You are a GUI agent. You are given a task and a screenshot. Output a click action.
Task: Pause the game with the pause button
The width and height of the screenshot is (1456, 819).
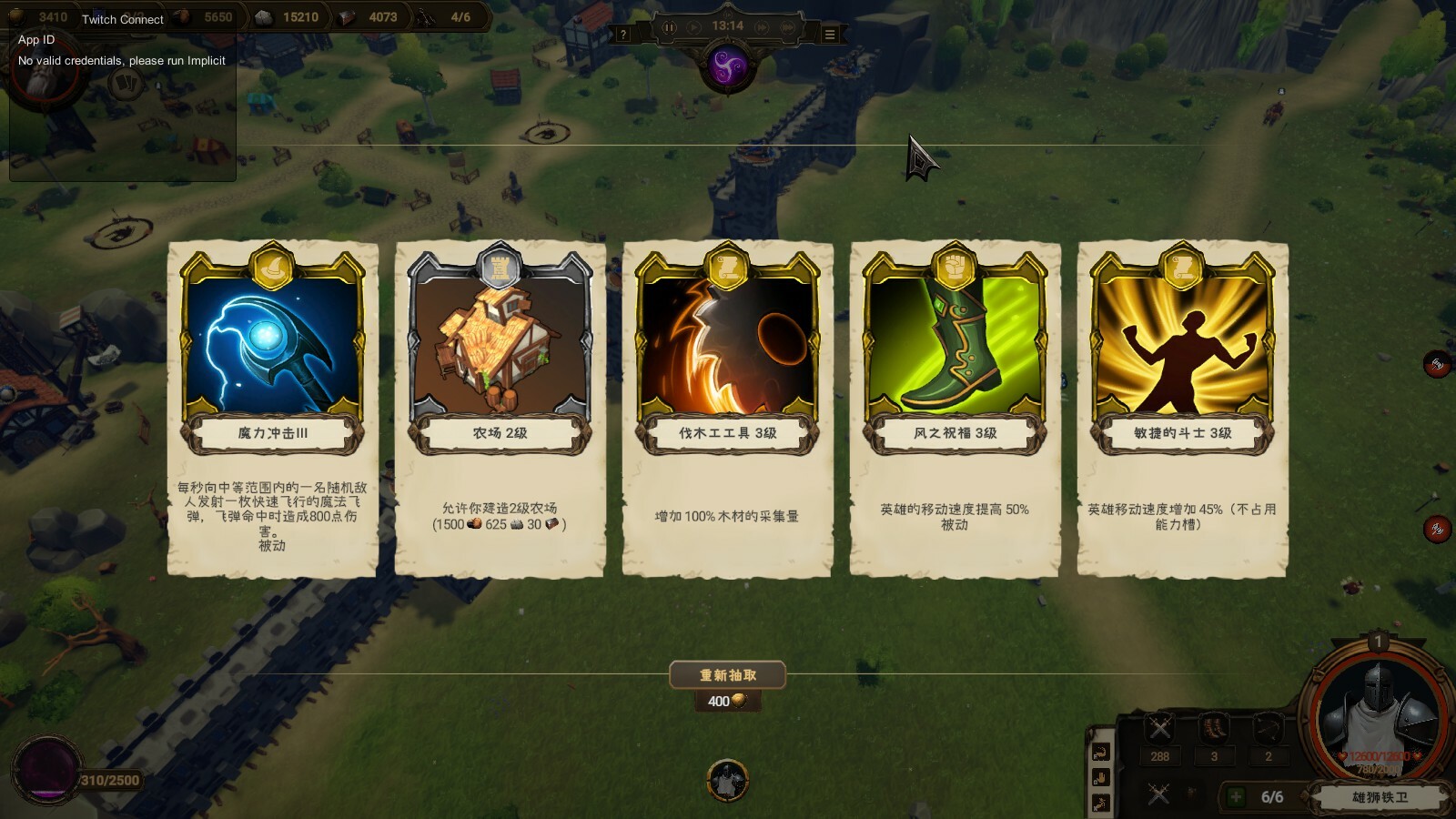click(x=669, y=27)
